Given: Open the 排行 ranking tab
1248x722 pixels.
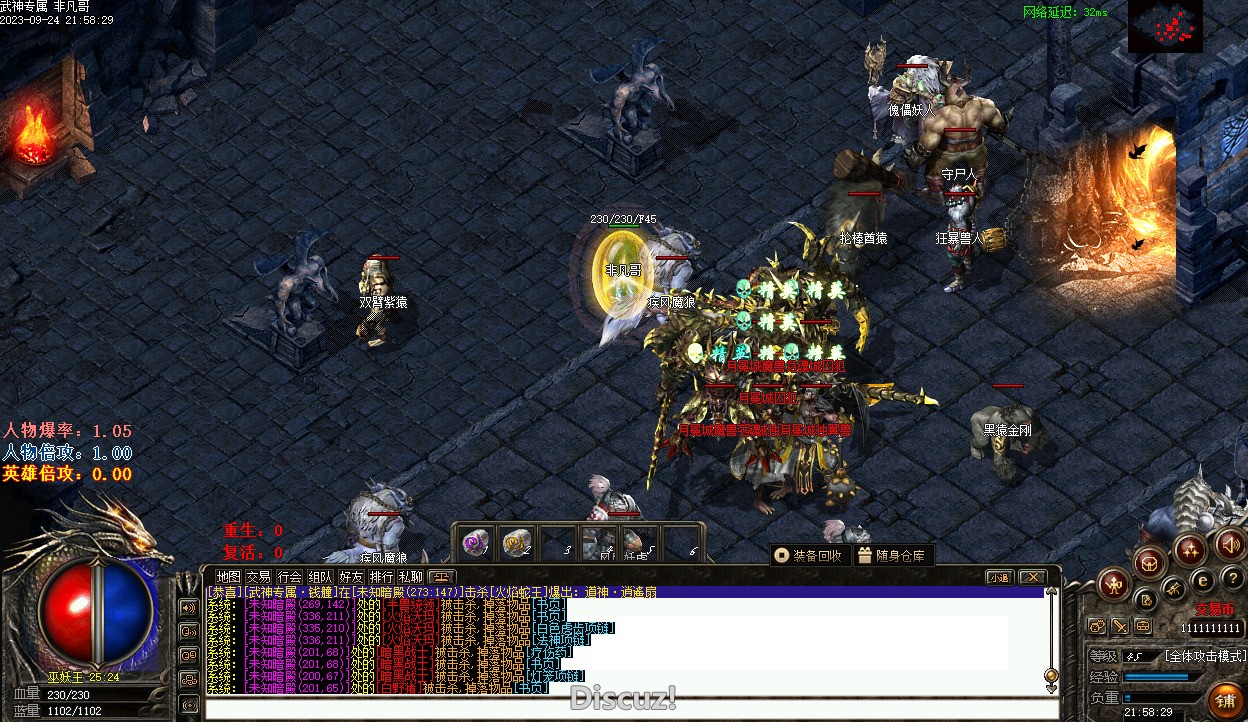Looking at the screenshot, I should (381, 577).
